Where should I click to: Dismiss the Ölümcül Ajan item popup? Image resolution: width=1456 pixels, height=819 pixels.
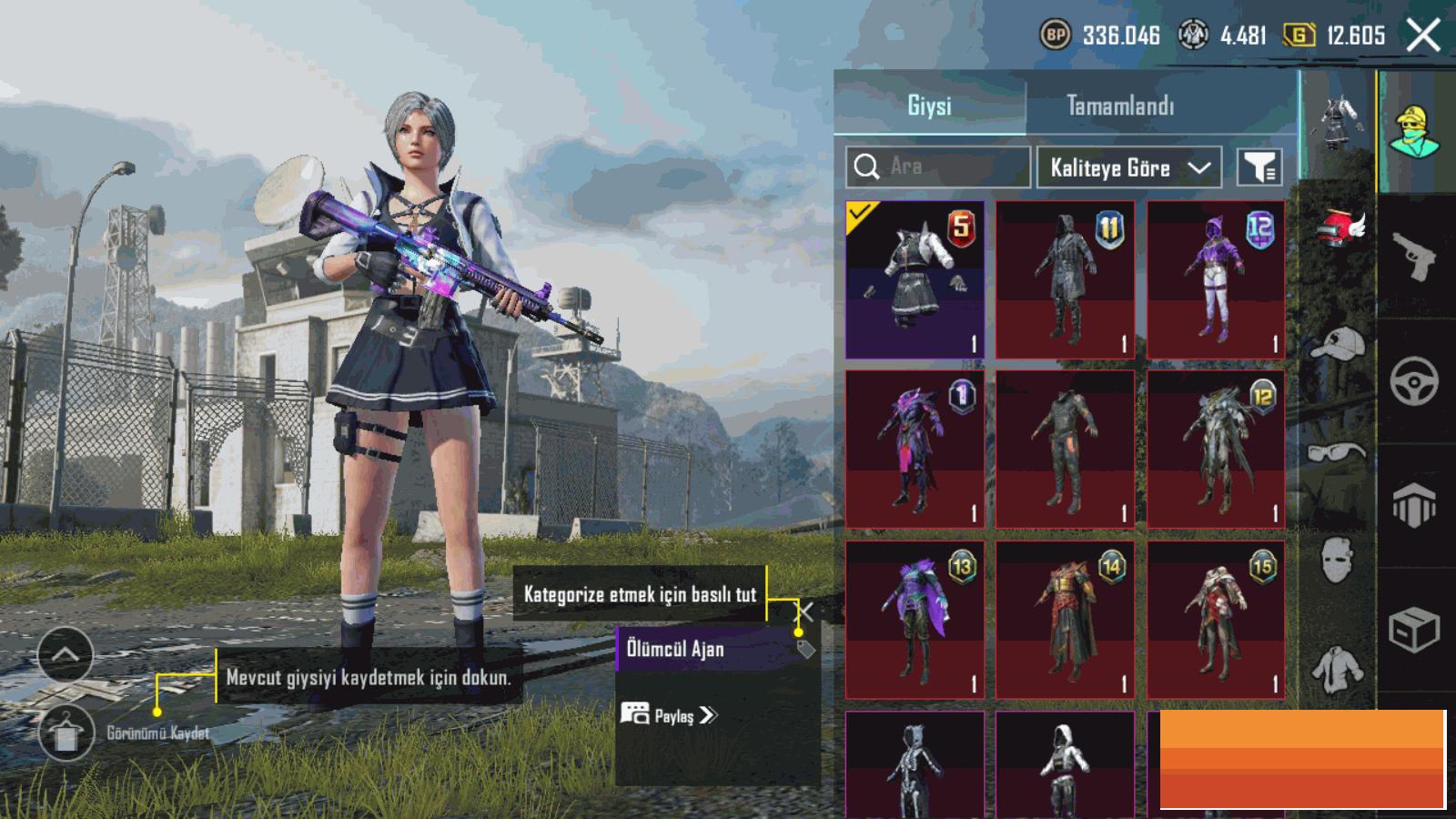[805, 611]
